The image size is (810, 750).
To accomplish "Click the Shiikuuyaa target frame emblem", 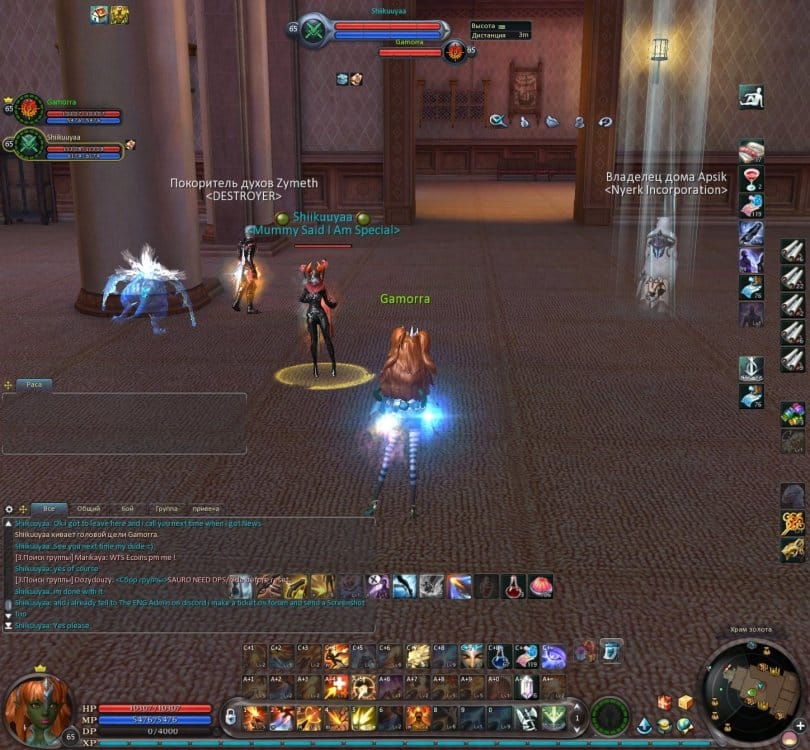I will click(x=314, y=29).
